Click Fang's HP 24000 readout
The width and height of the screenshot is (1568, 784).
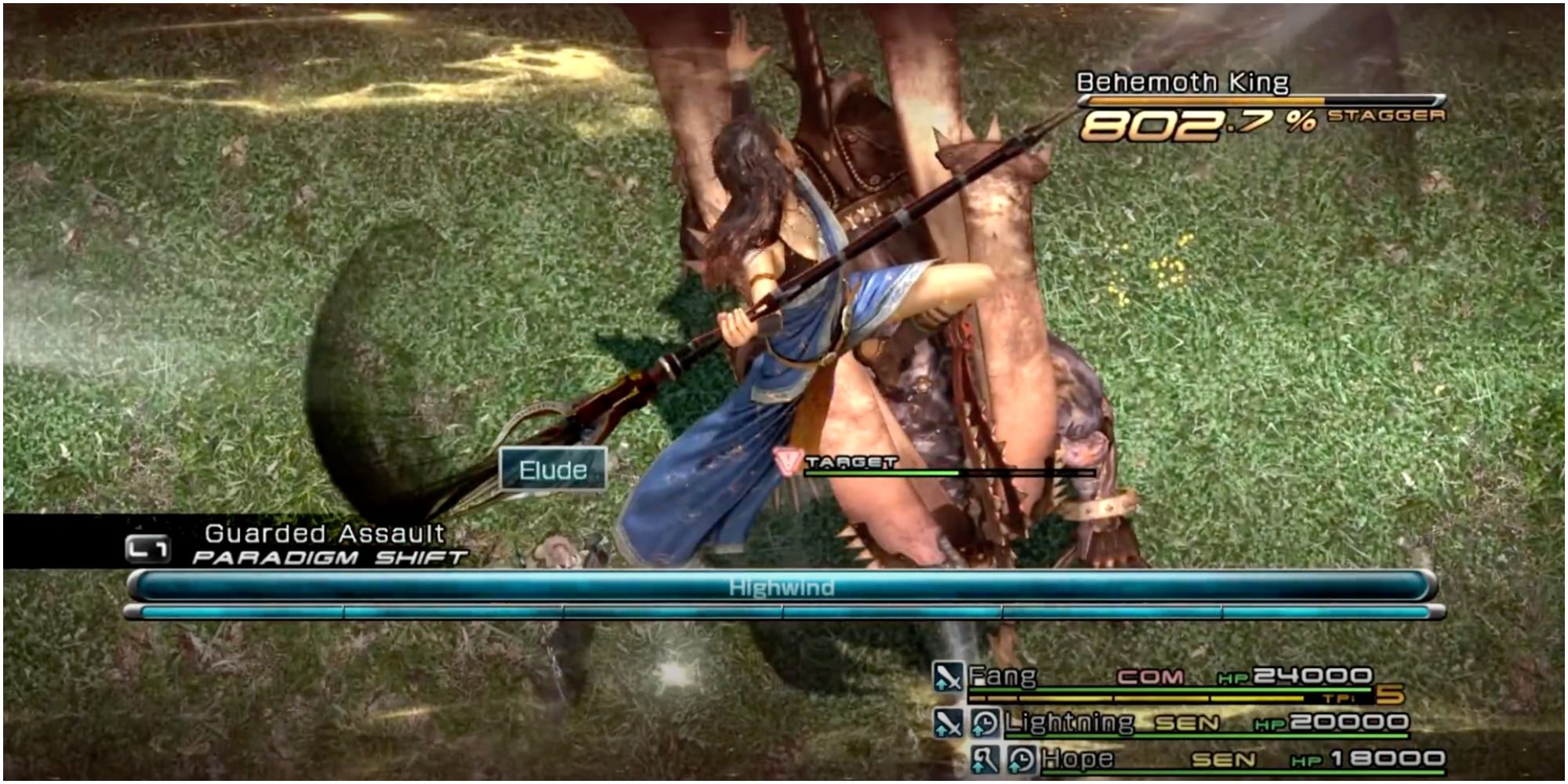[1311, 678]
